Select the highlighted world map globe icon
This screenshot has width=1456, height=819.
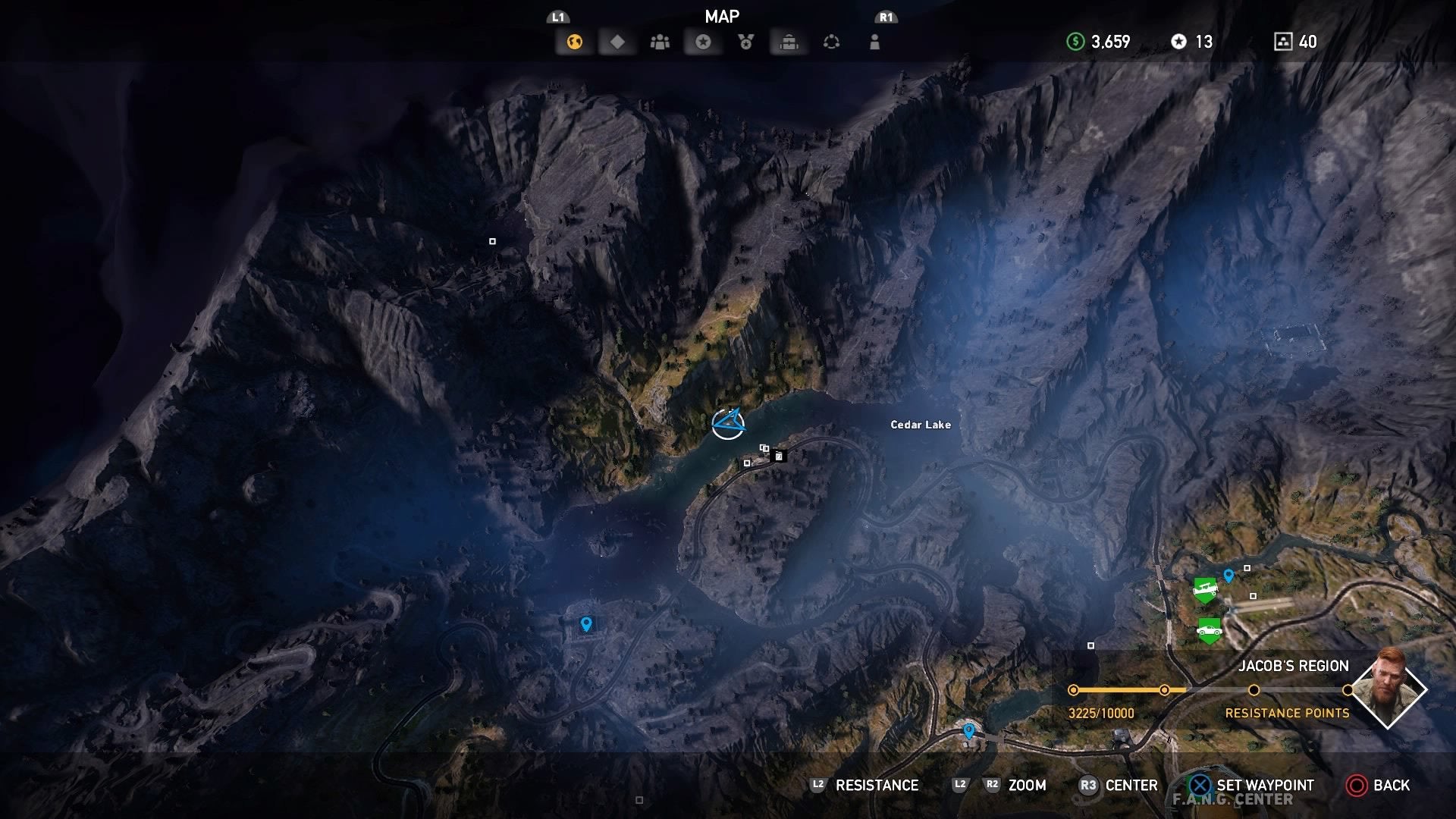[x=573, y=42]
